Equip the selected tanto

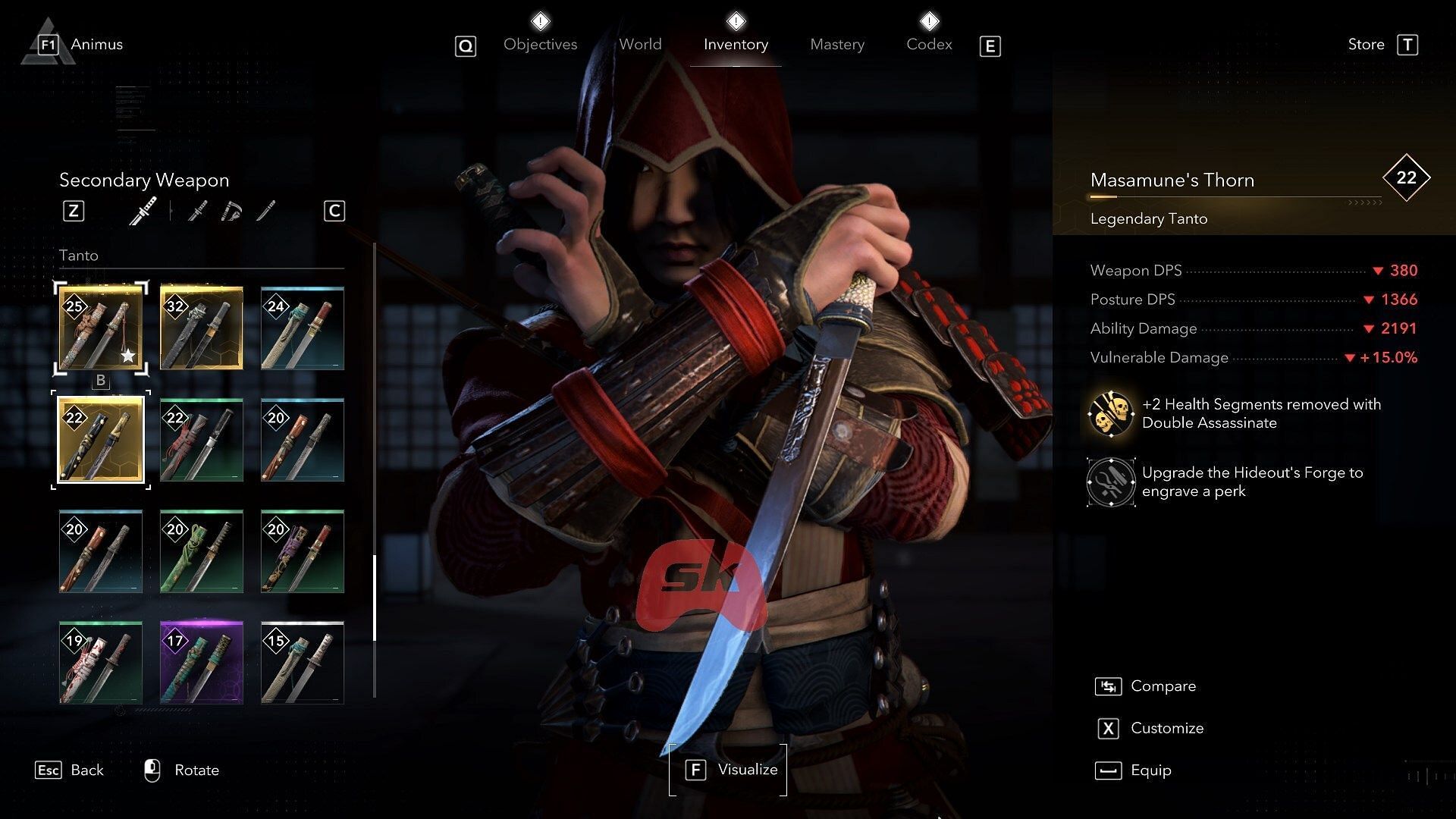(1150, 770)
